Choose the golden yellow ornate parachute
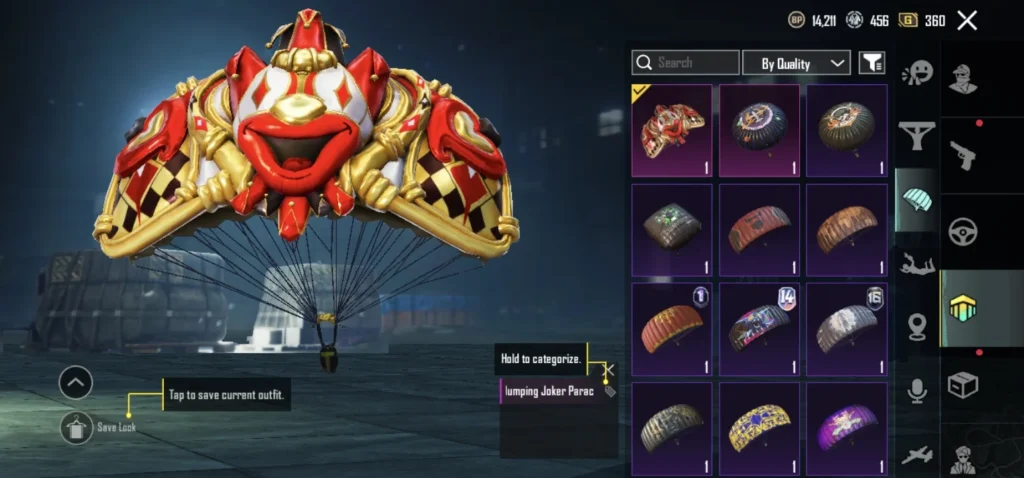This screenshot has width=1024, height=478. [759, 427]
